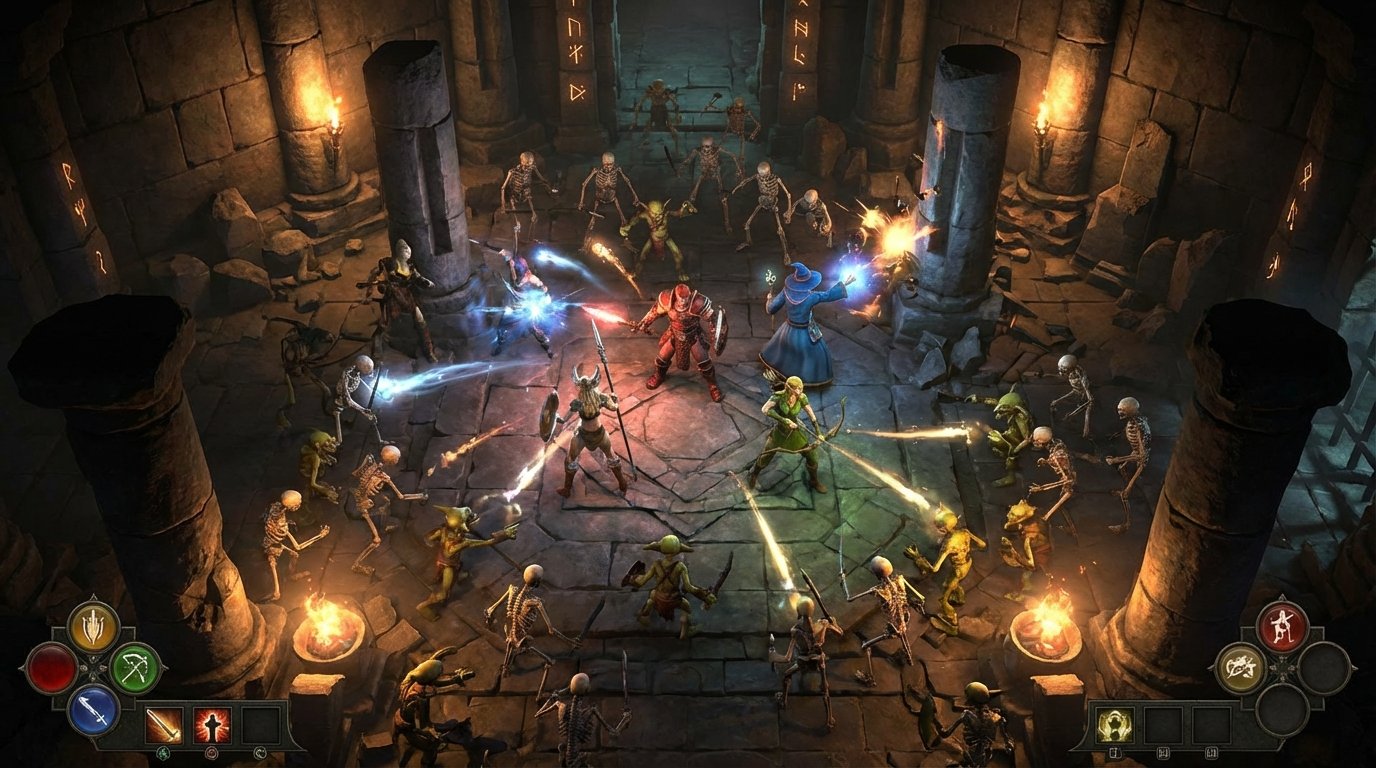
Task: Click the keybind badge under the blessing skill slot
Action: (1115, 751)
